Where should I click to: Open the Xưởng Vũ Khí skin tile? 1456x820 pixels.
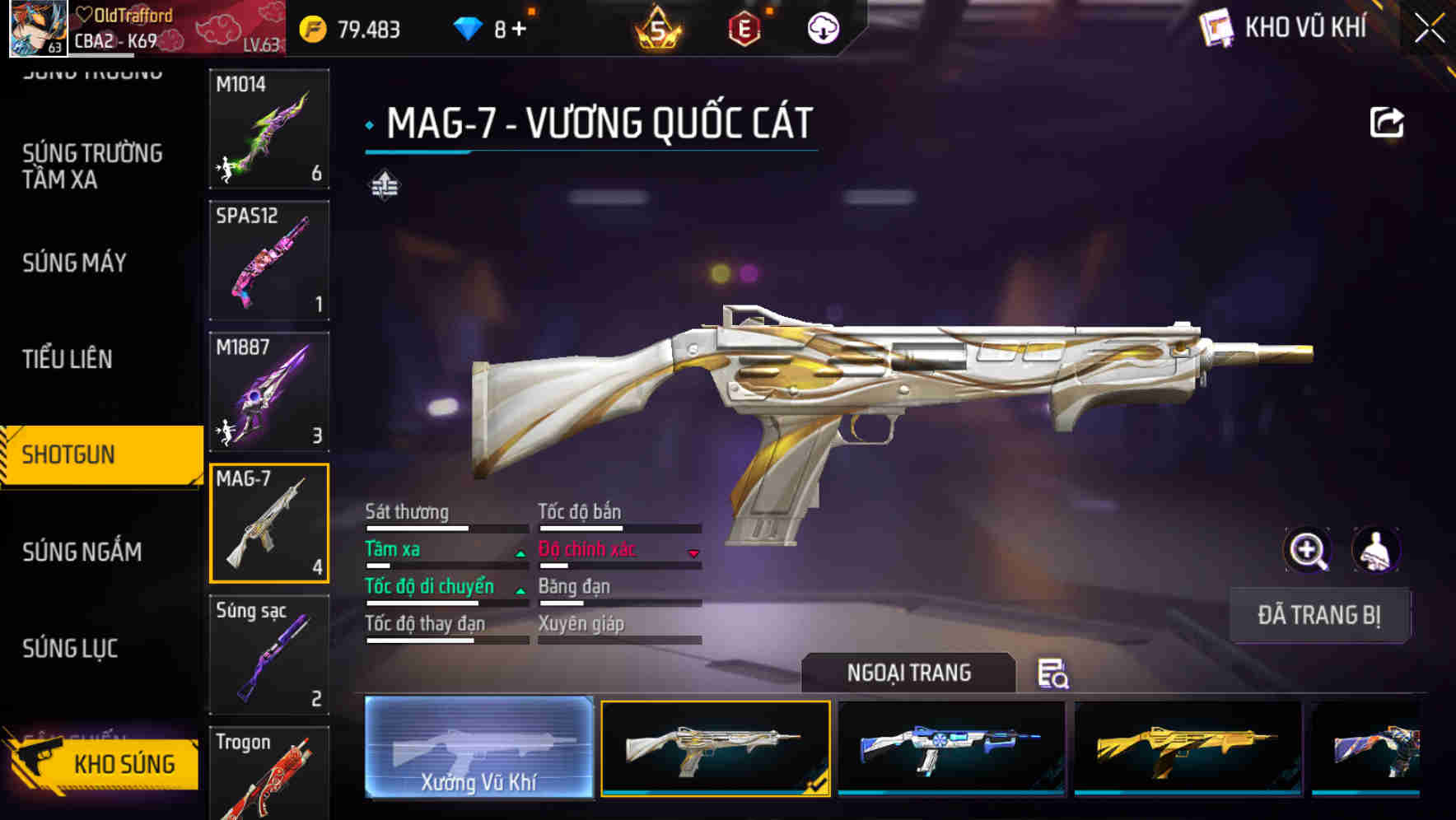point(478,747)
